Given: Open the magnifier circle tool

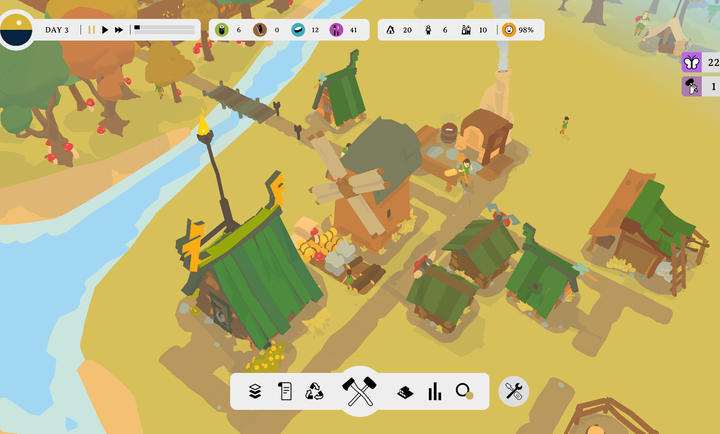Looking at the screenshot, I should tap(464, 391).
